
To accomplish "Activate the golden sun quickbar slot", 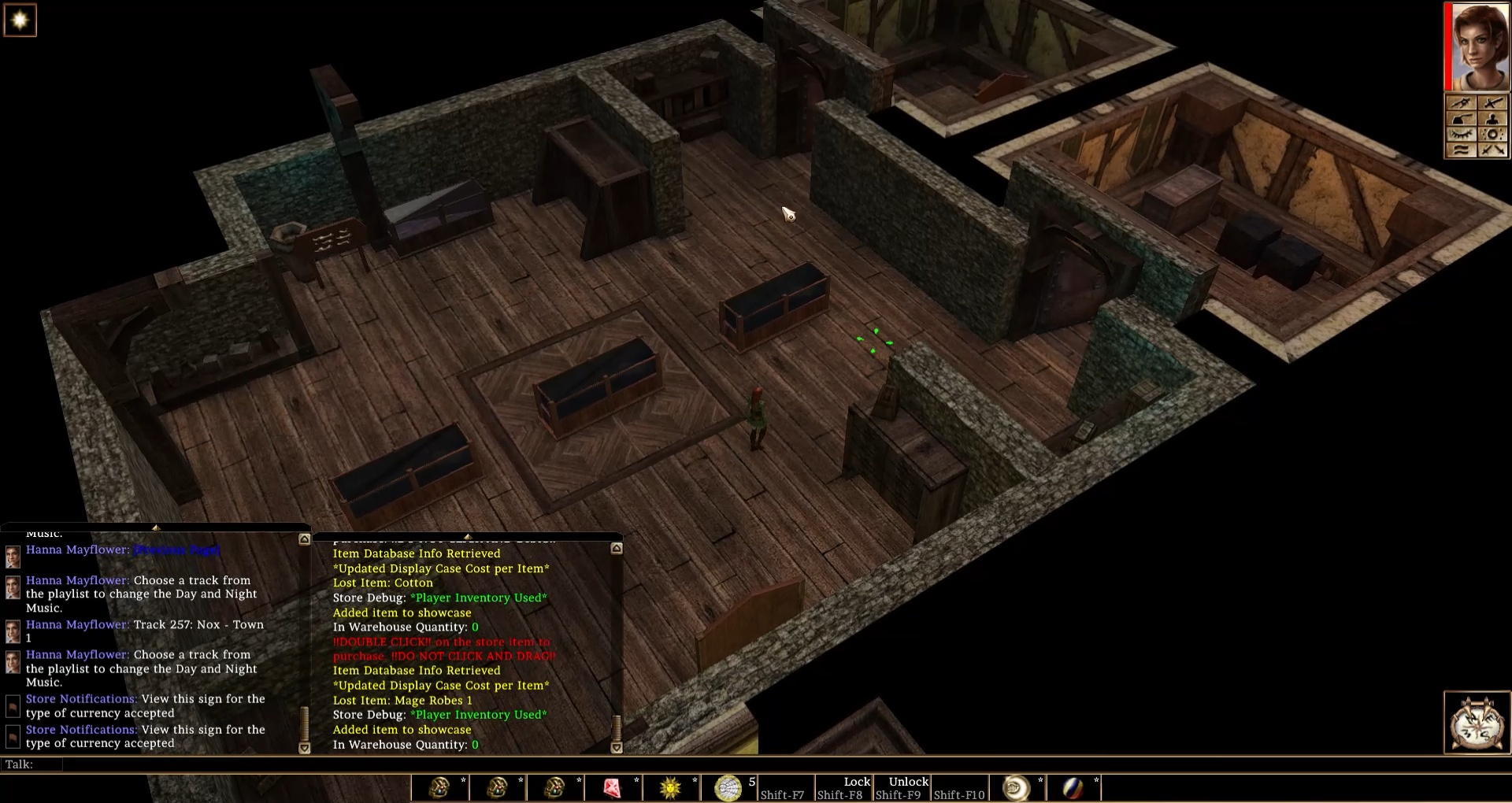I will point(670,787).
